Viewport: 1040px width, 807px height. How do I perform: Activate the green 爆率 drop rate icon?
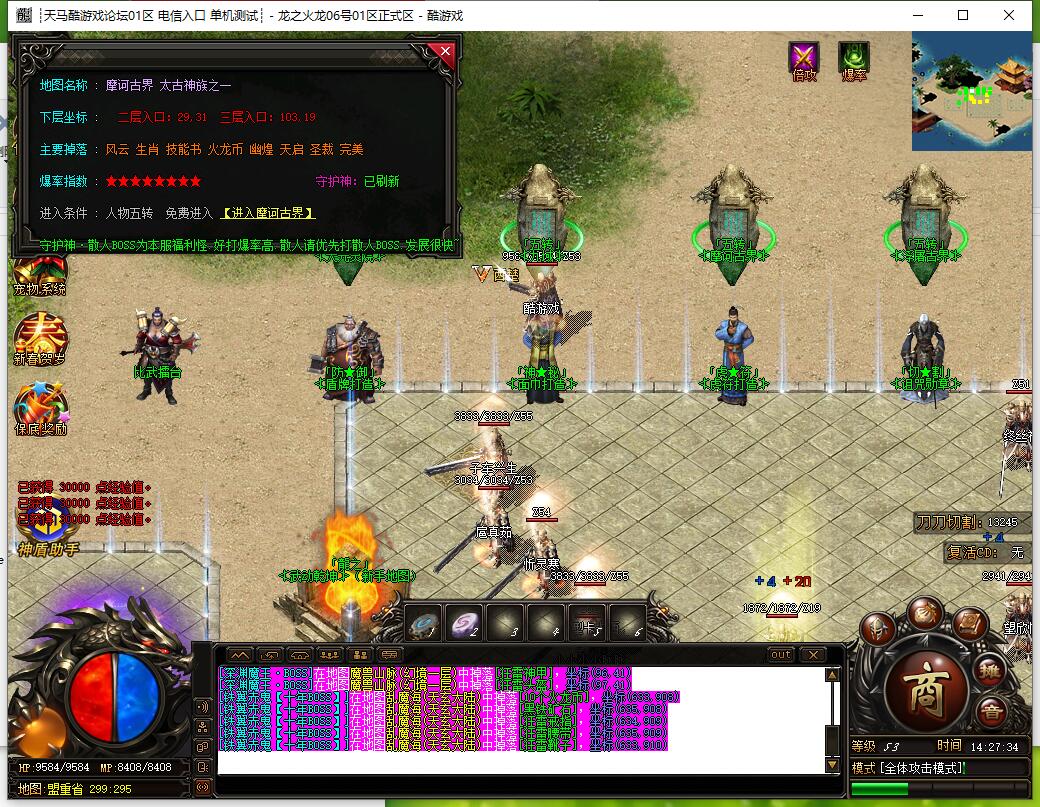click(x=854, y=59)
